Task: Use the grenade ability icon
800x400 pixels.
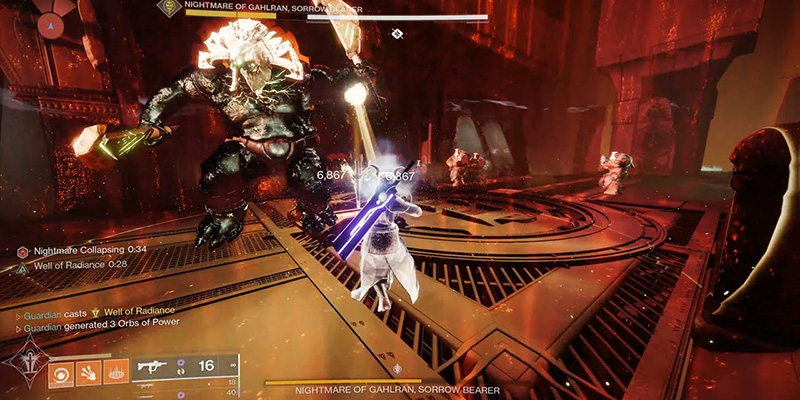Action: tap(59, 372)
